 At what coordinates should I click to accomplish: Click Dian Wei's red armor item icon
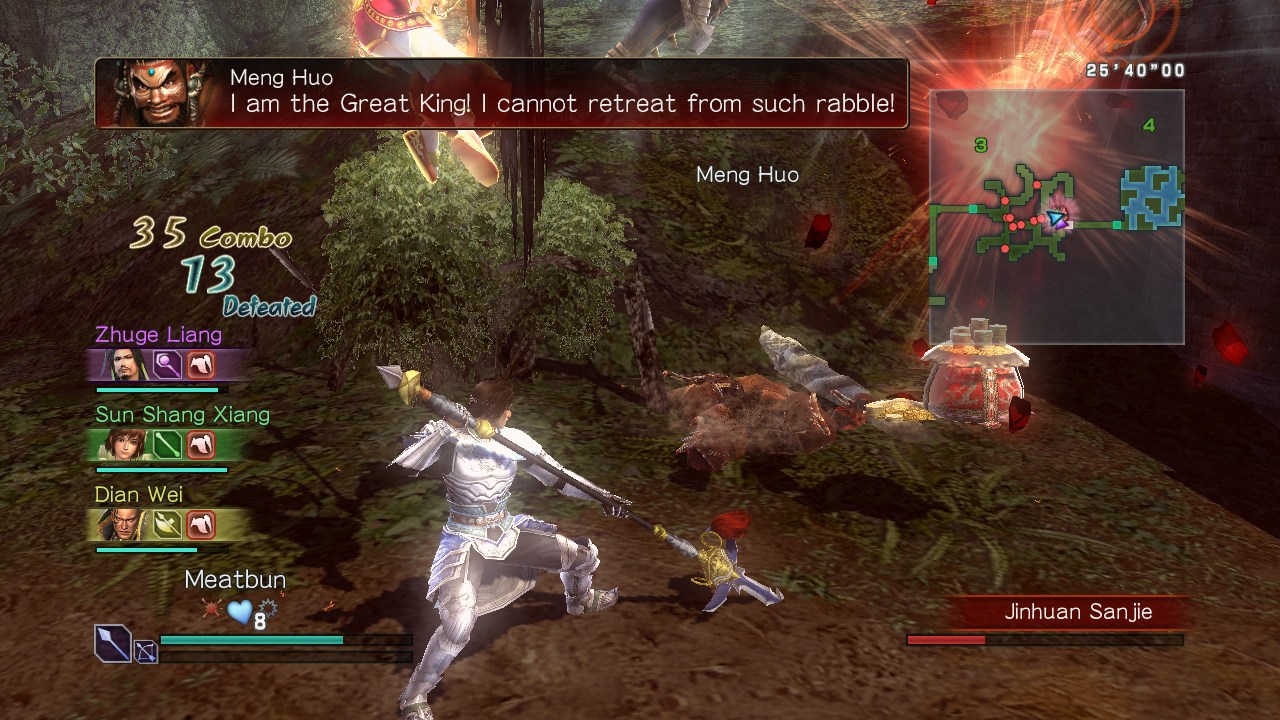click(201, 523)
